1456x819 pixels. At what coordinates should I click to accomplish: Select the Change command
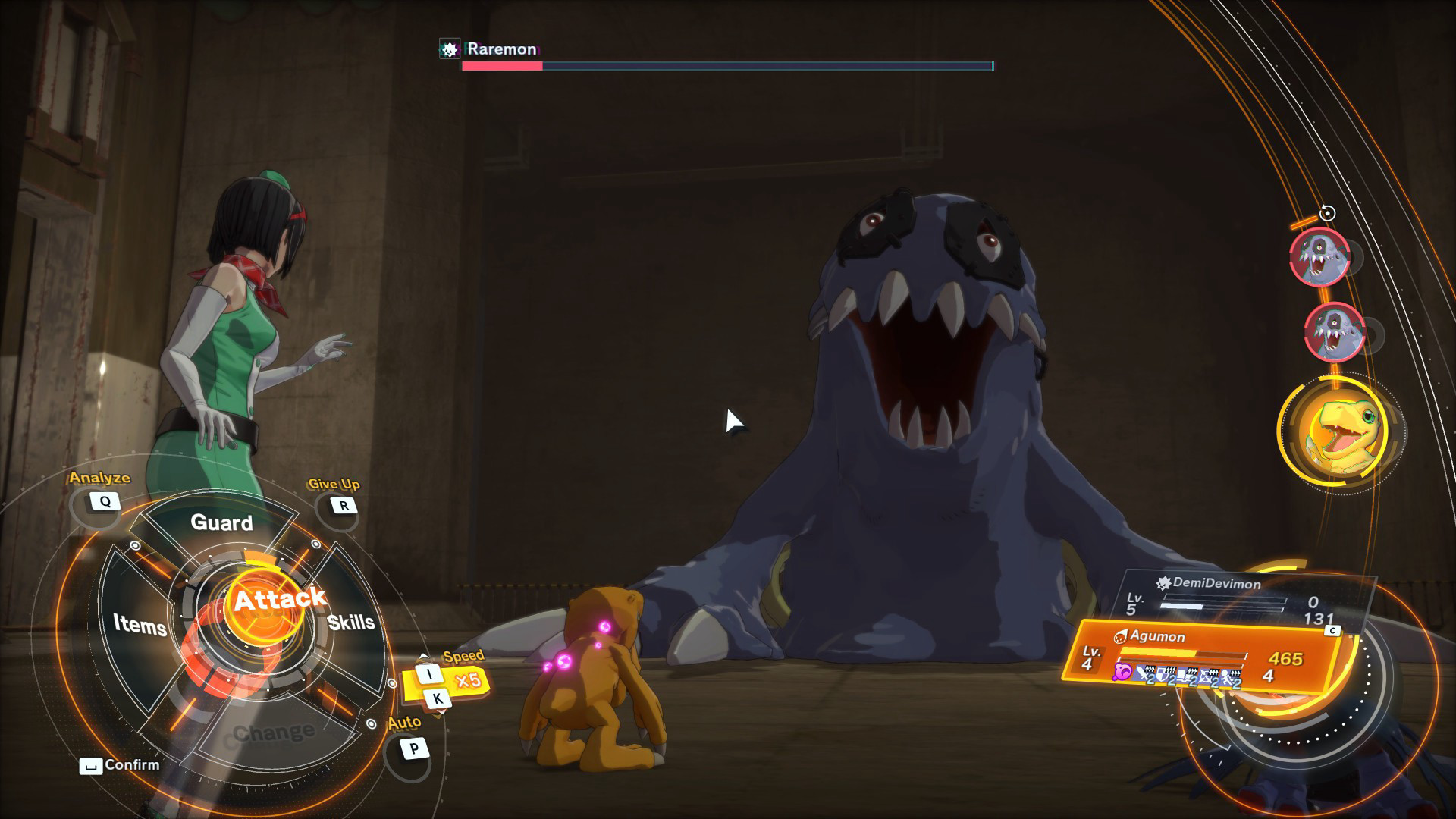coord(274,733)
